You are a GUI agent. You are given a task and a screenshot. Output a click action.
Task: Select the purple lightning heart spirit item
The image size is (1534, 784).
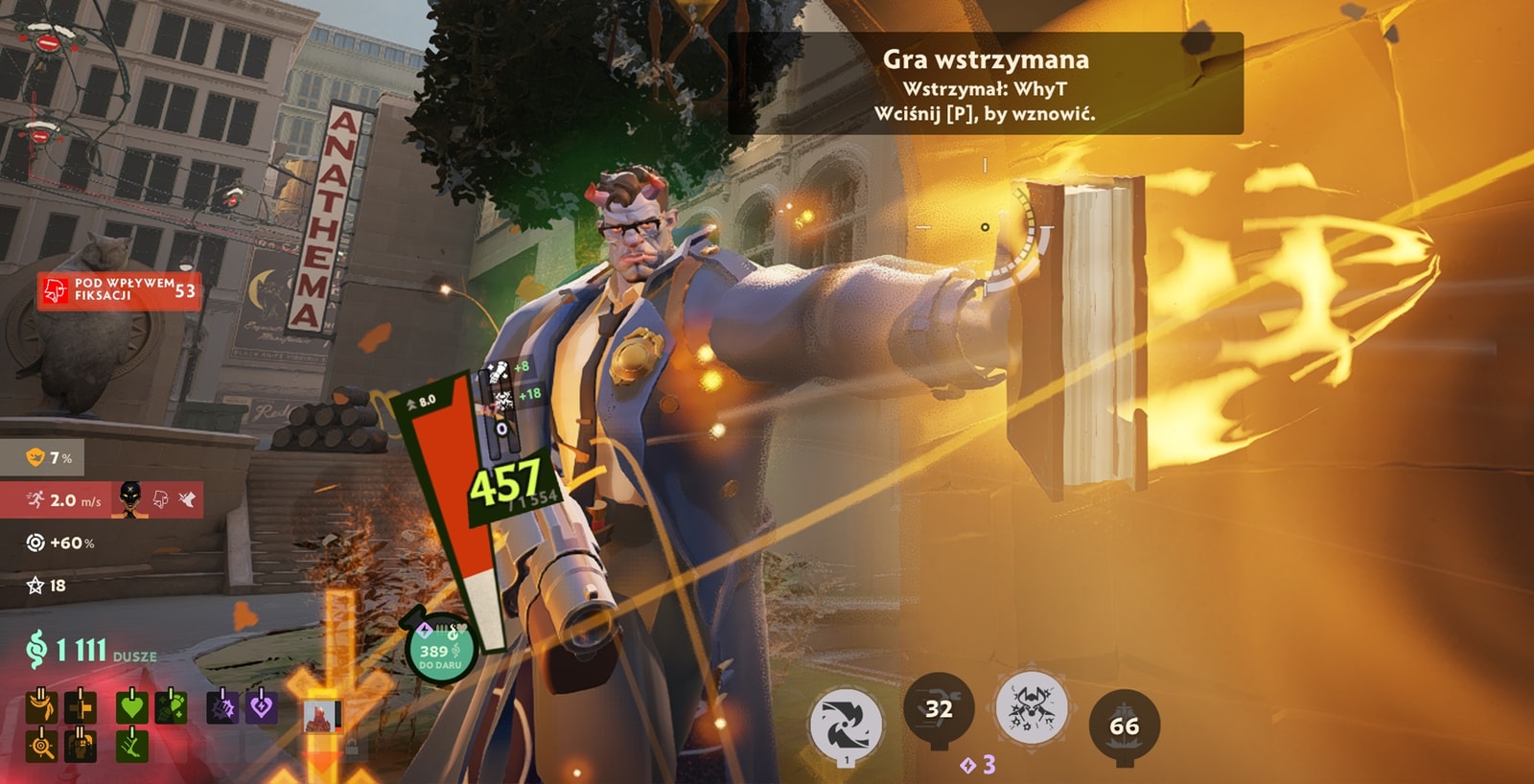pos(261,707)
